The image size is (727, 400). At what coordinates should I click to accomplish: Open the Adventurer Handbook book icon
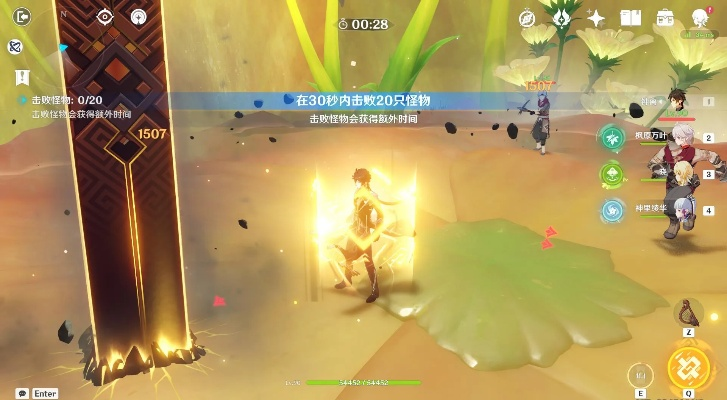coord(630,18)
